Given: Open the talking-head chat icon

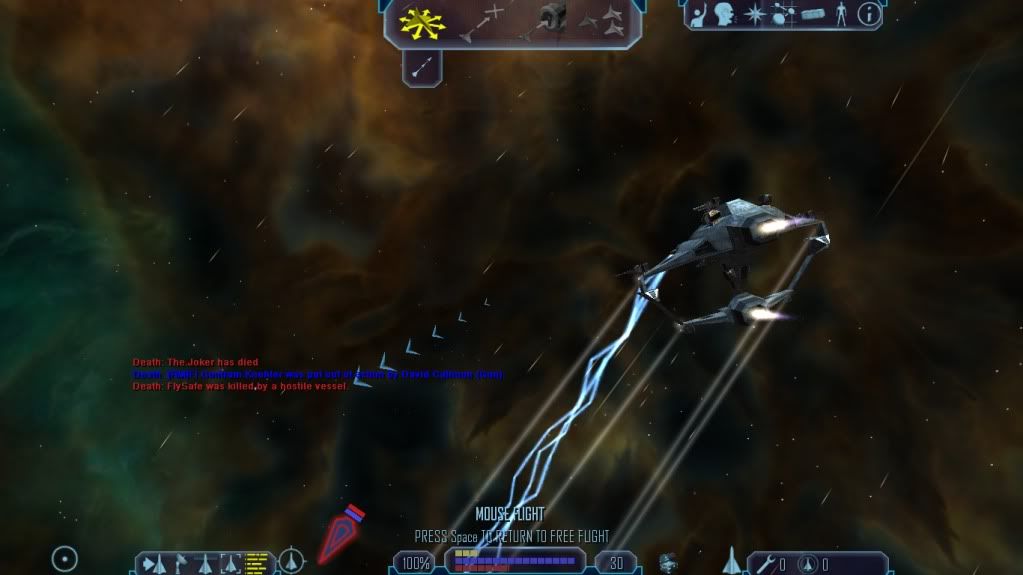Looking at the screenshot, I should pos(725,14).
